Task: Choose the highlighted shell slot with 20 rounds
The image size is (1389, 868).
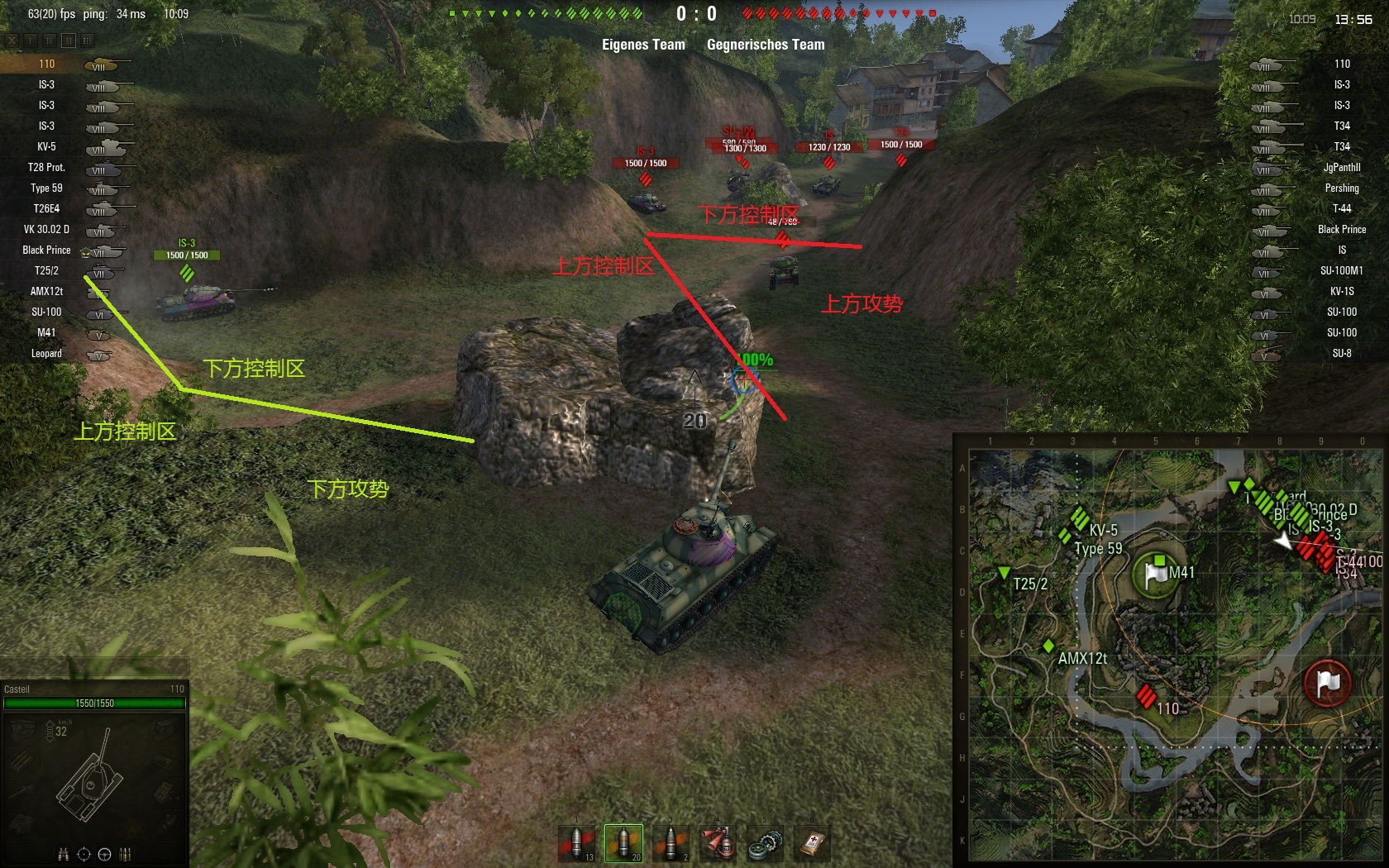Action: point(624,842)
